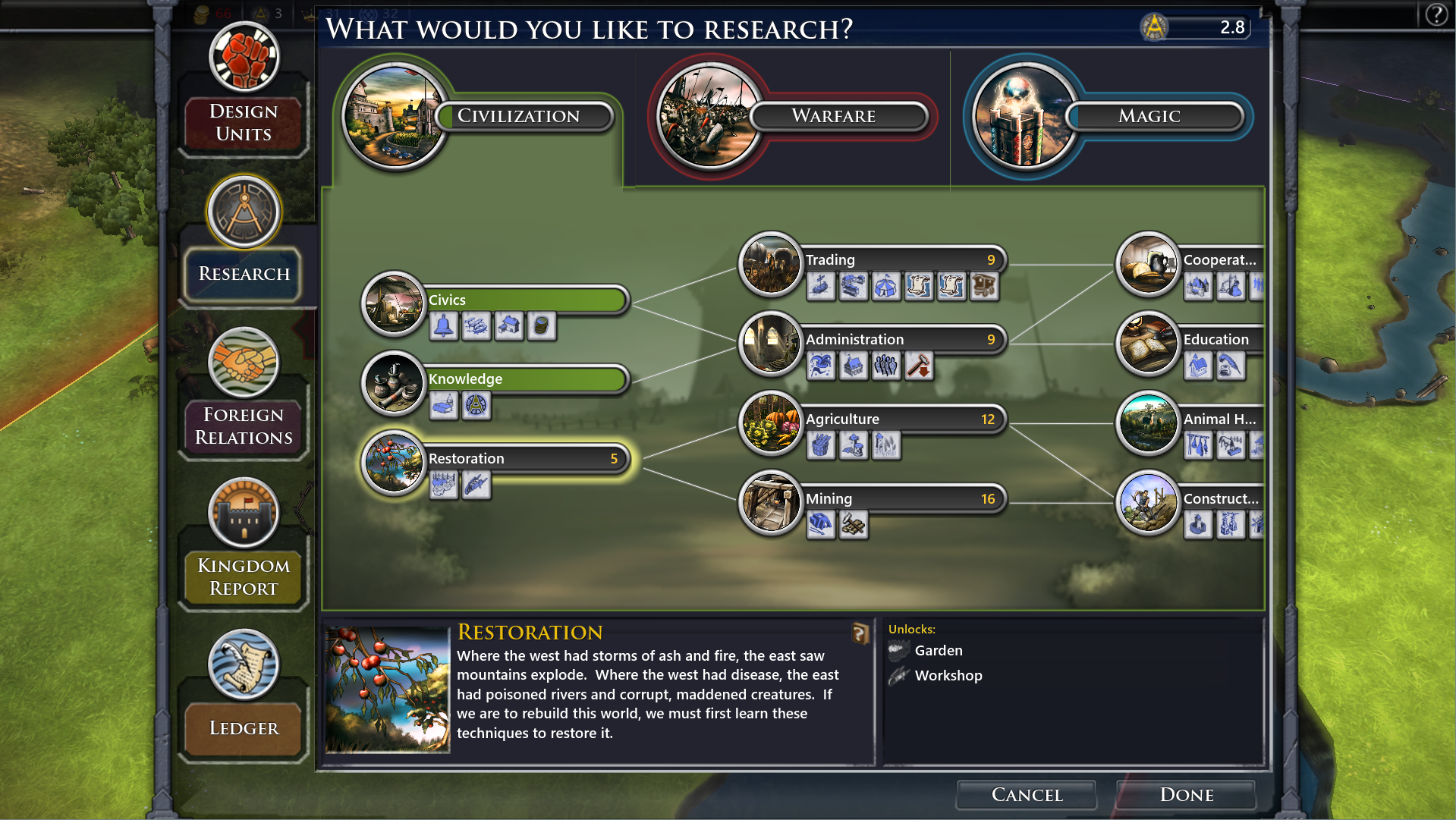Open Foreign Relations panel

coord(244,425)
